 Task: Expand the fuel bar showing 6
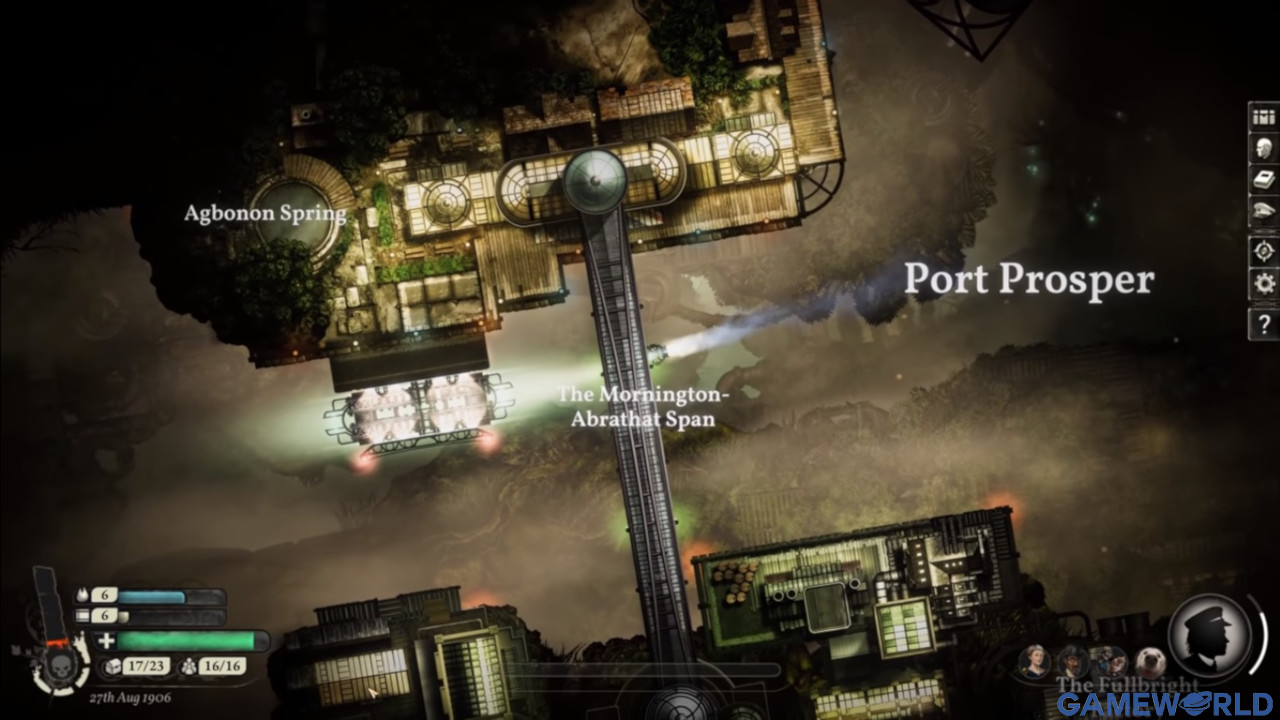click(150, 595)
